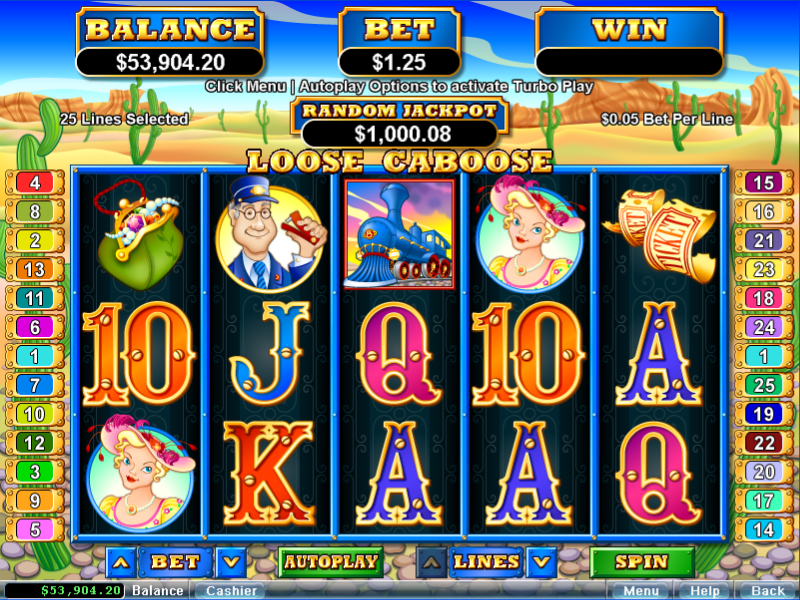The width and height of the screenshot is (800, 600).
Task: Click payline number 13 marker
Action: (35, 270)
